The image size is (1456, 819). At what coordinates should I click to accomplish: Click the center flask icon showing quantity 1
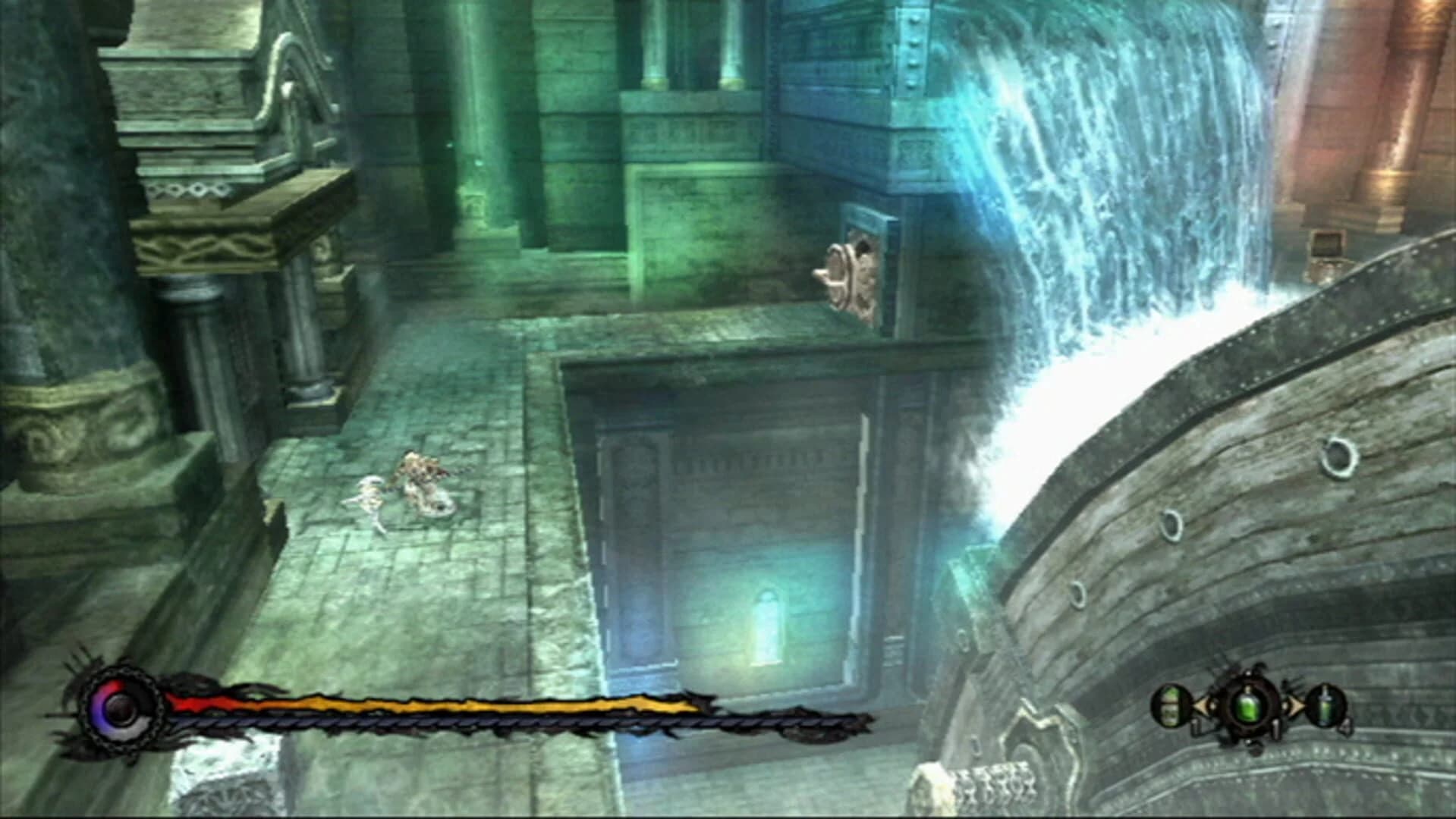(1247, 706)
